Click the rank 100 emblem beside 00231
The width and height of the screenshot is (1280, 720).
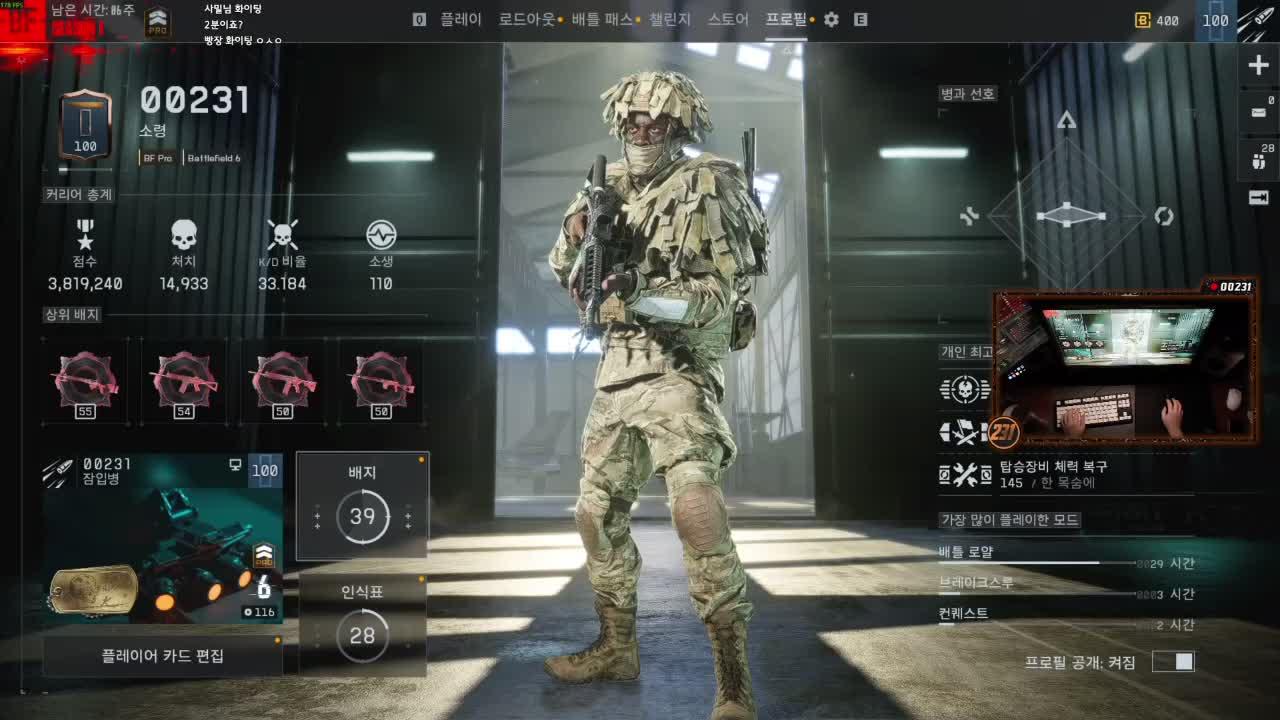pyautogui.click(x=85, y=125)
